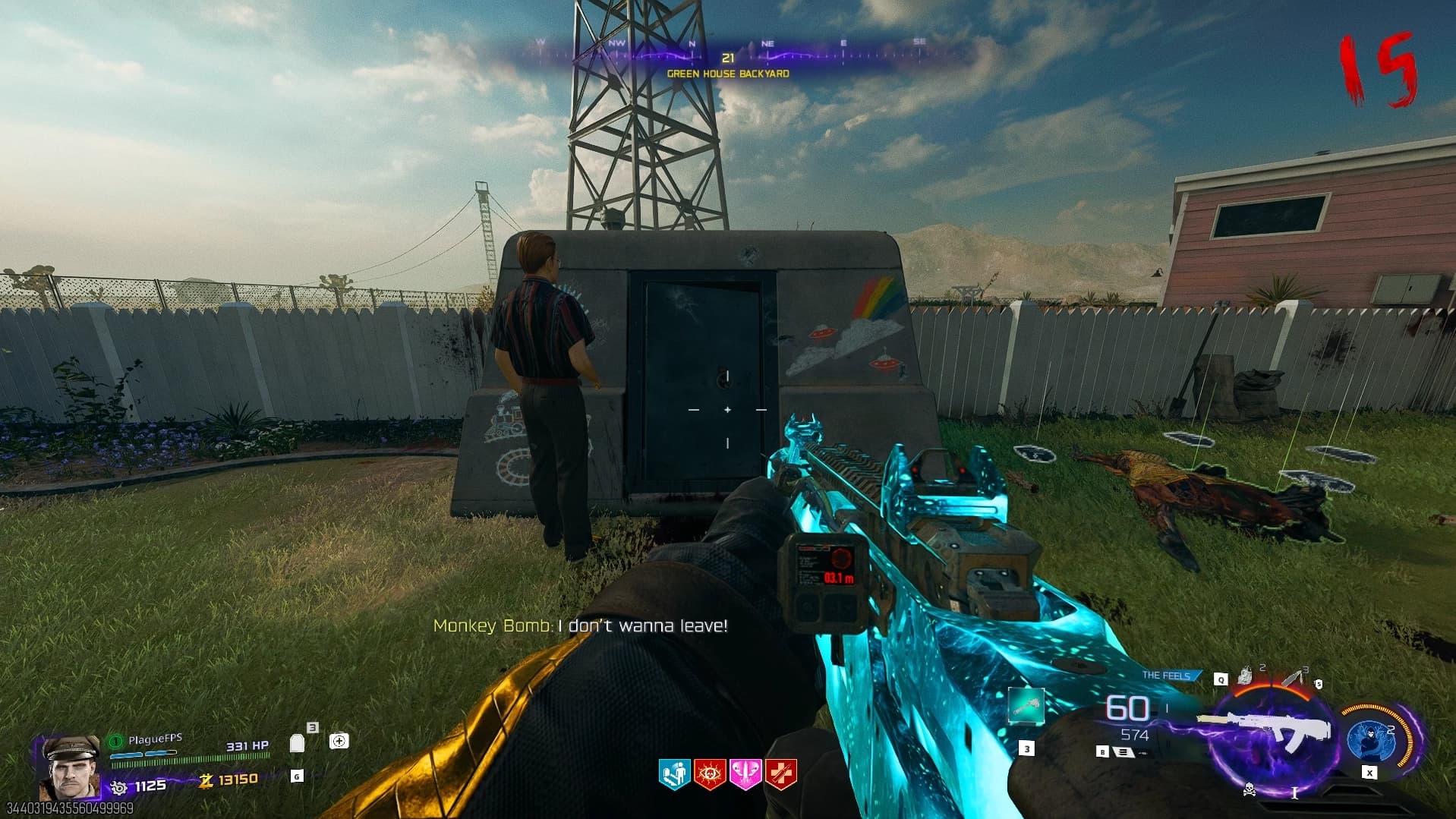Click the PlagueFPS operator portrait
The width and height of the screenshot is (1456, 819).
coord(70,767)
